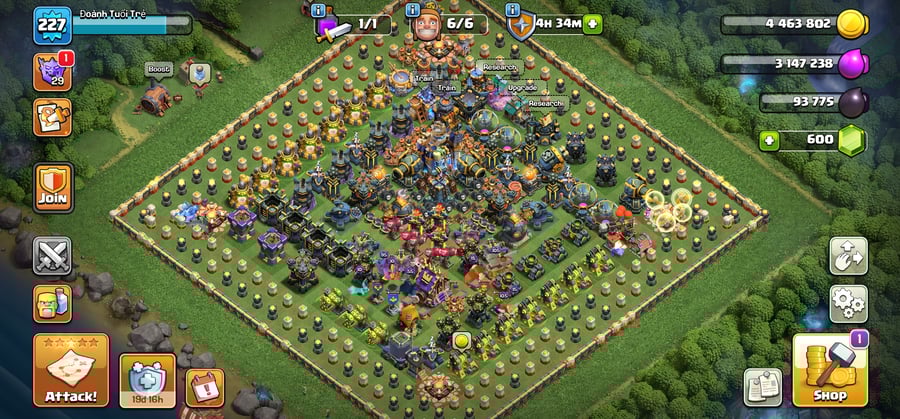Open the Join clan button
Screen dimensions: 900x419
pyautogui.click(x=53, y=187)
